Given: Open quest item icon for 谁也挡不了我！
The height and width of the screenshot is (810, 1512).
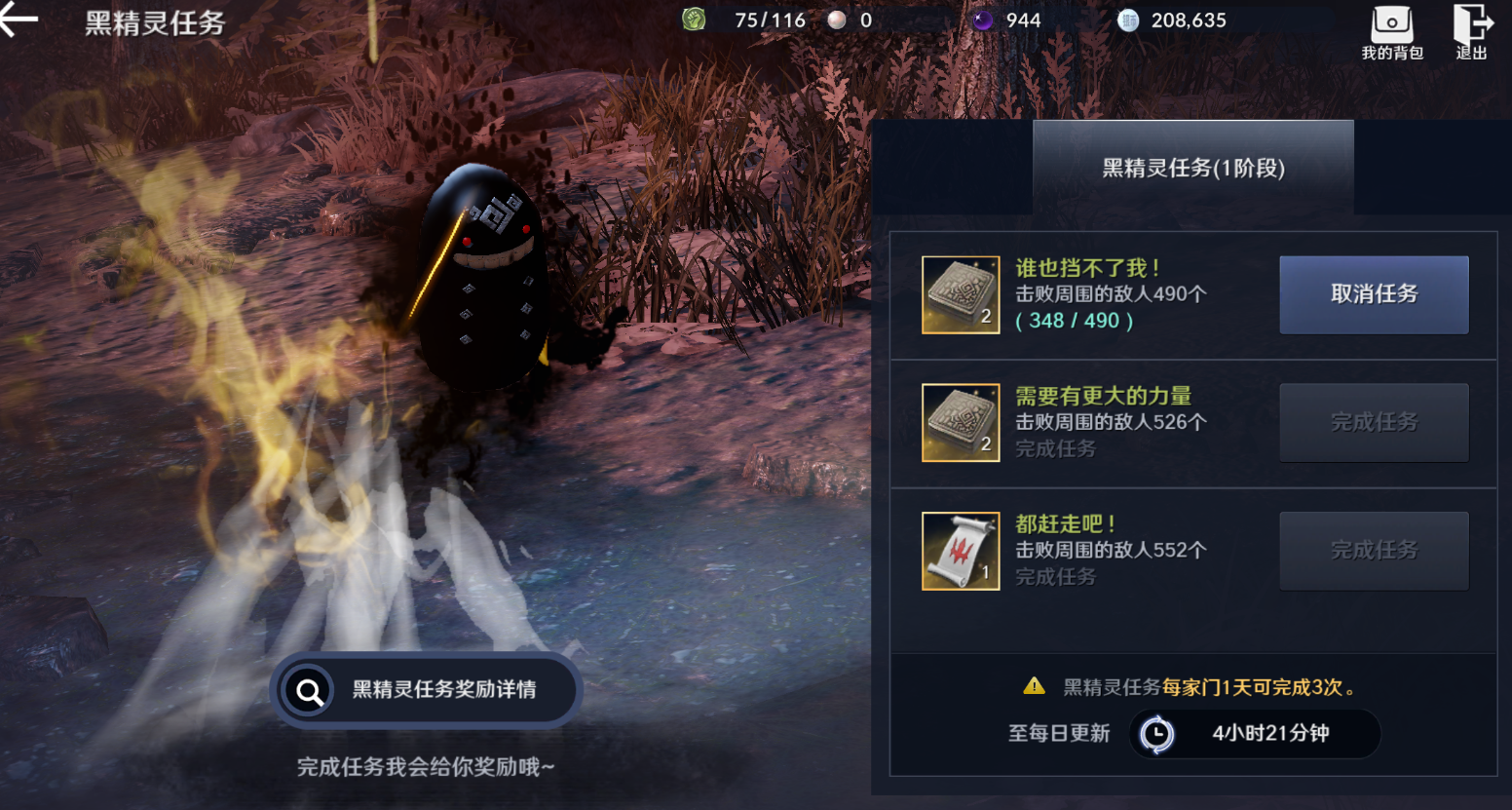Looking at the screenshot, I should point(960,294).
